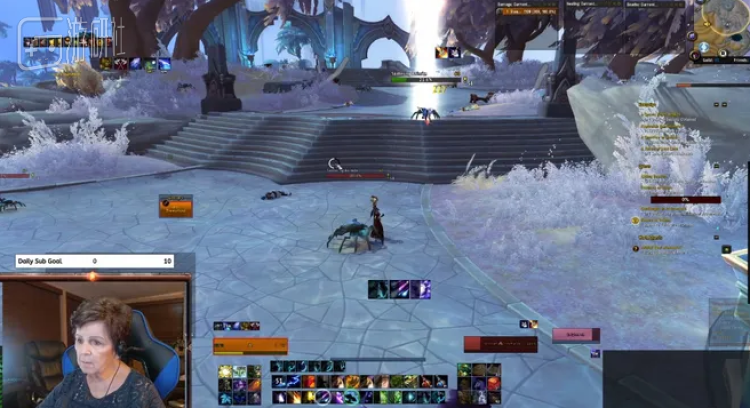Click the pink bar beside the target frame
750x408 pixels.
(576, 335)
